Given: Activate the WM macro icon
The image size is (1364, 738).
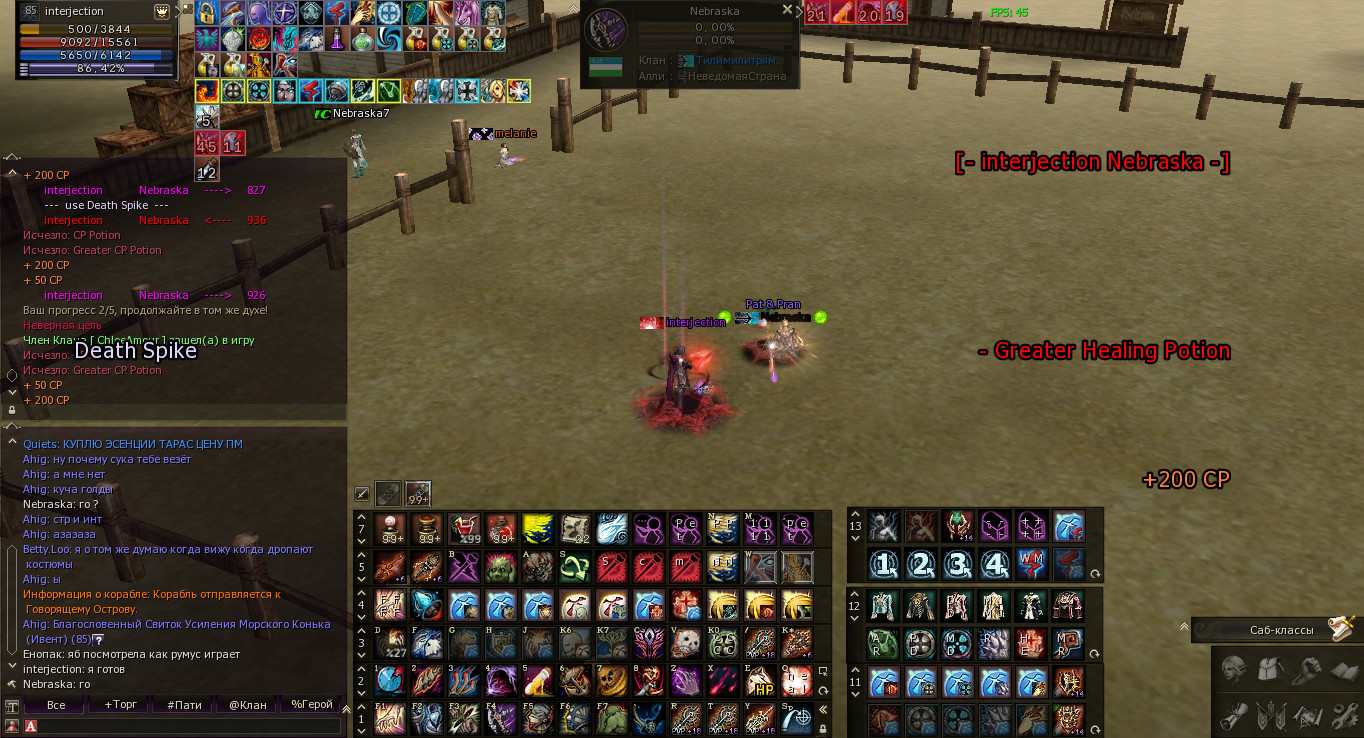Looking at the screenshot, I should click(x=1031, y=564).
